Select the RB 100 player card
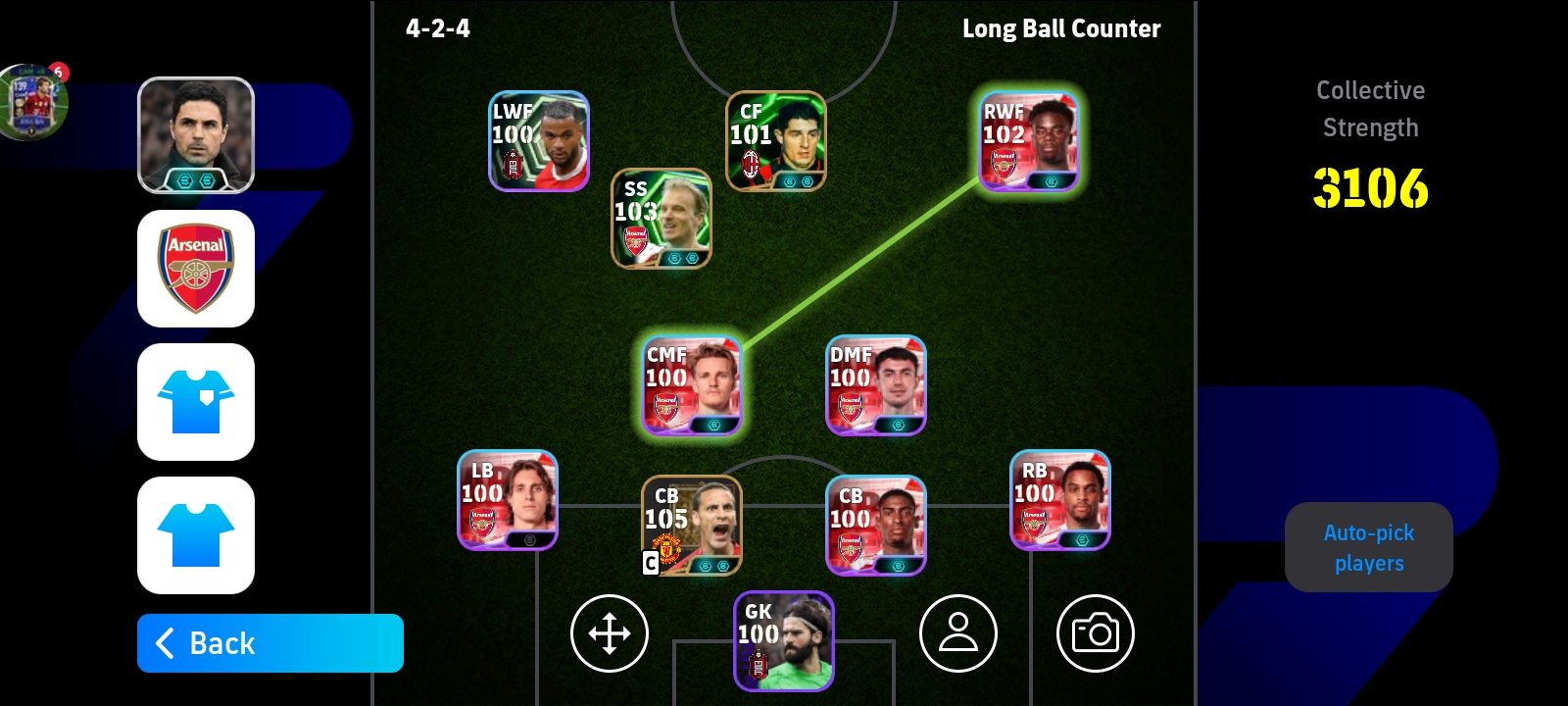This screenshot has height=706, width=1568. [1060, 500]
